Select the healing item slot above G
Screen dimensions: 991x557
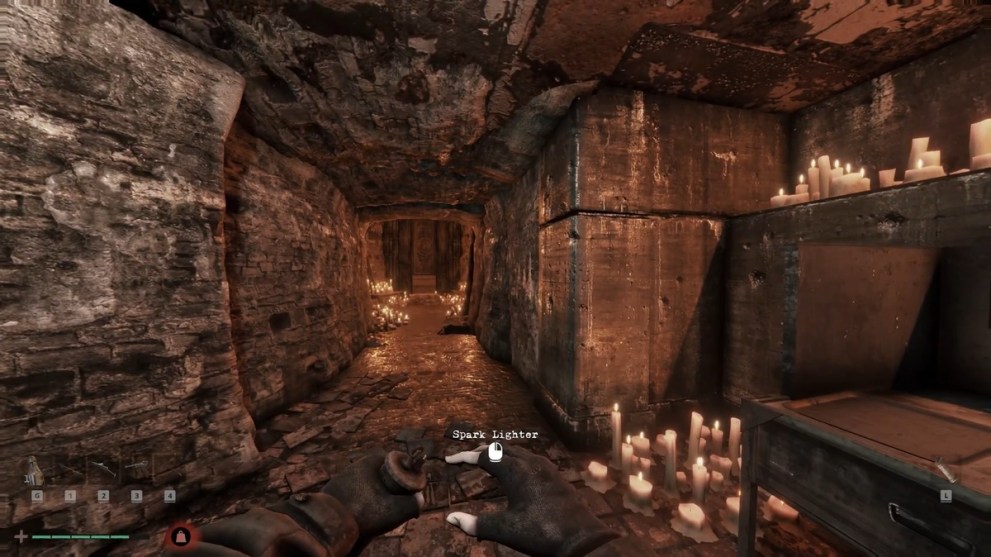click(x=36, y=472)
